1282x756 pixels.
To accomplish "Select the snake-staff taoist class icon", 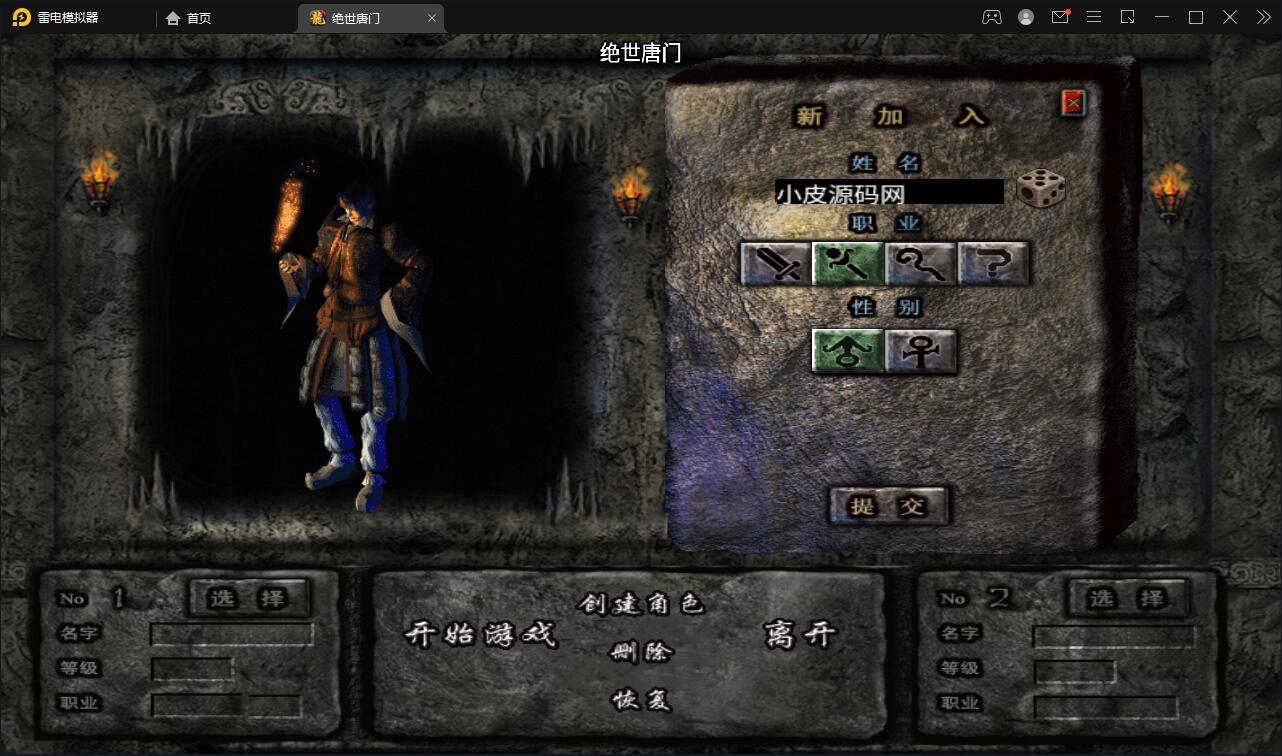I will pos(921,263).
